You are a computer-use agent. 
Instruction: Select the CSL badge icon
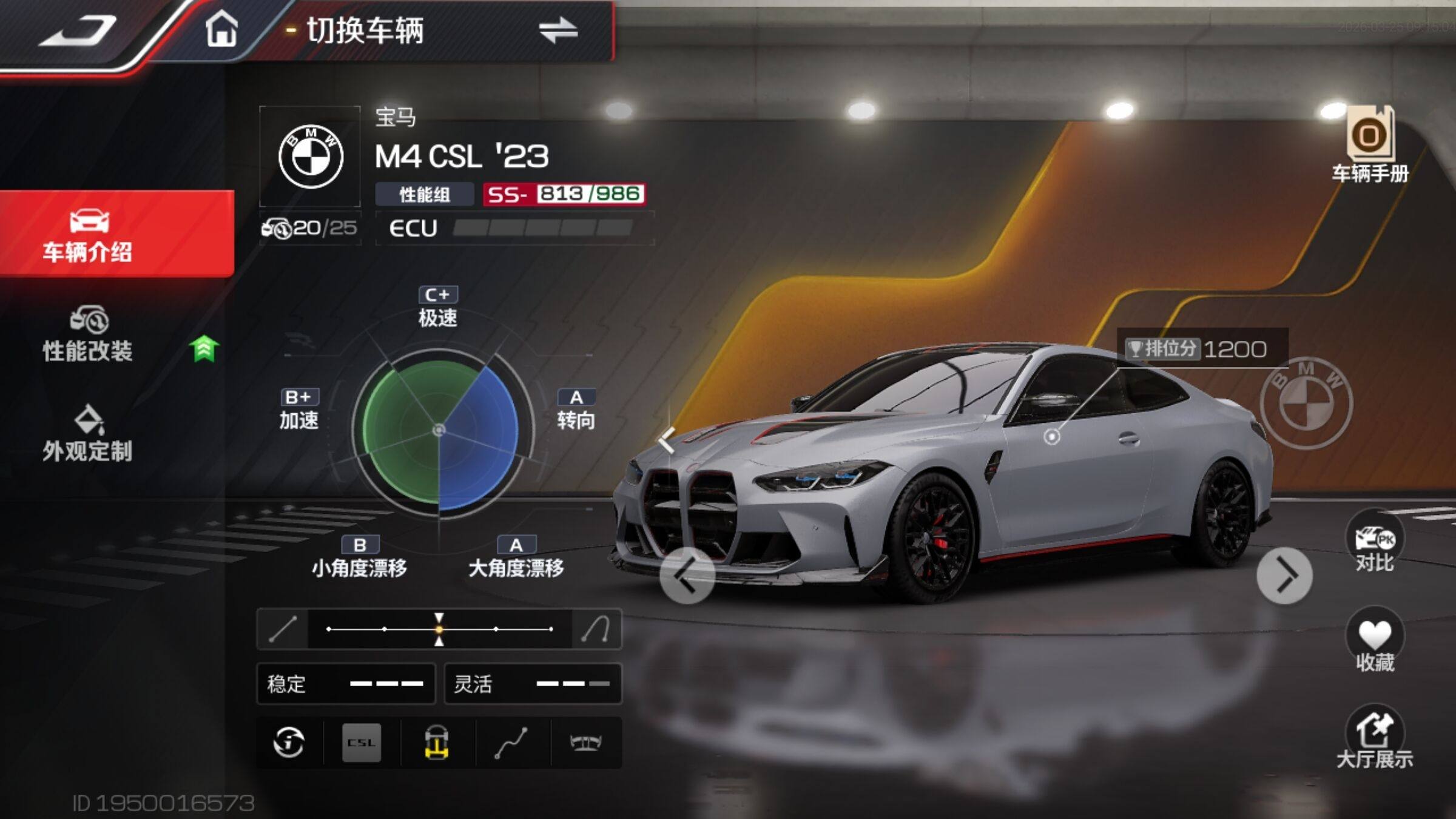[x=362, y=743]
